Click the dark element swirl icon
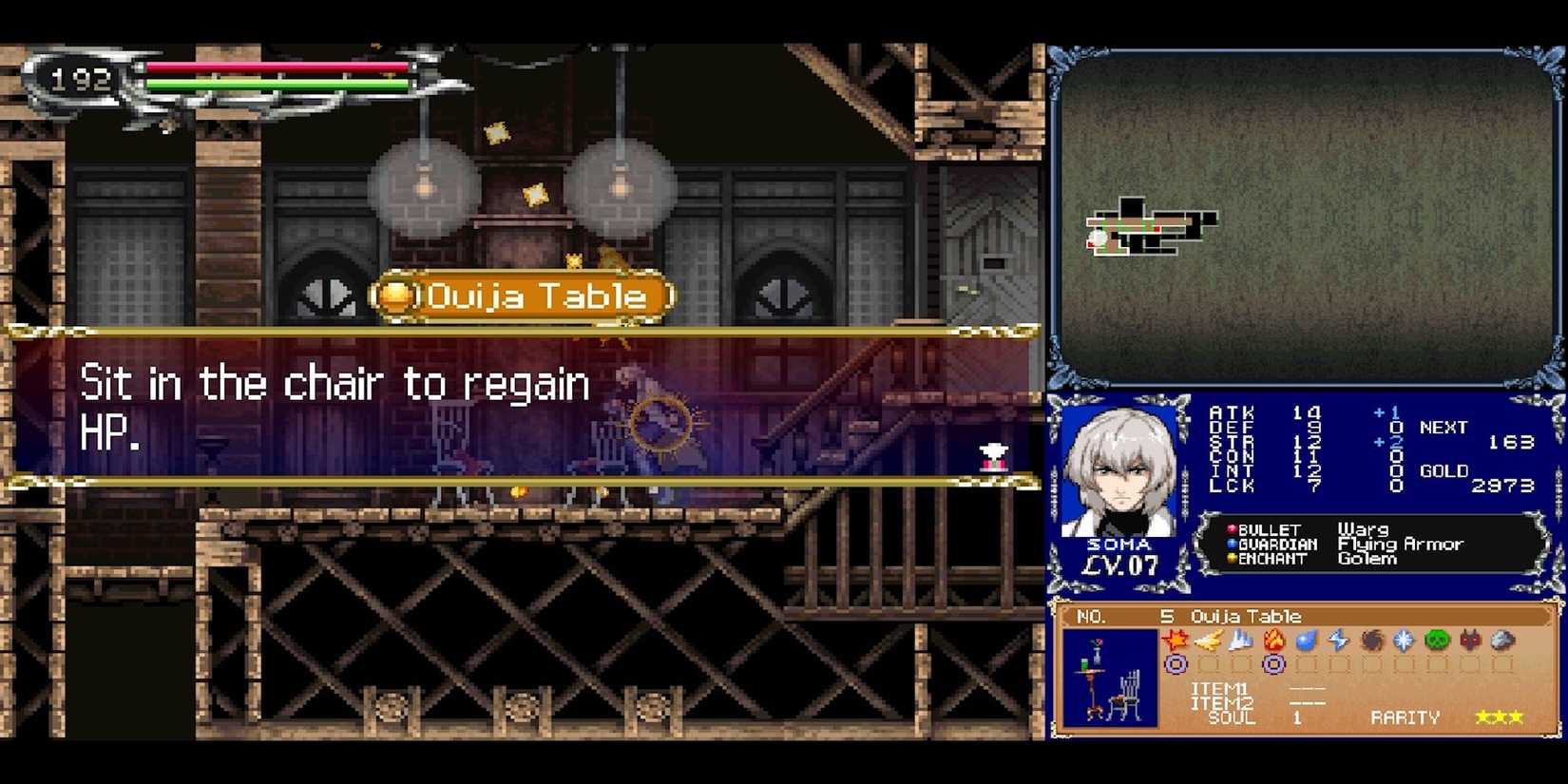 (x=1372, y=641)
